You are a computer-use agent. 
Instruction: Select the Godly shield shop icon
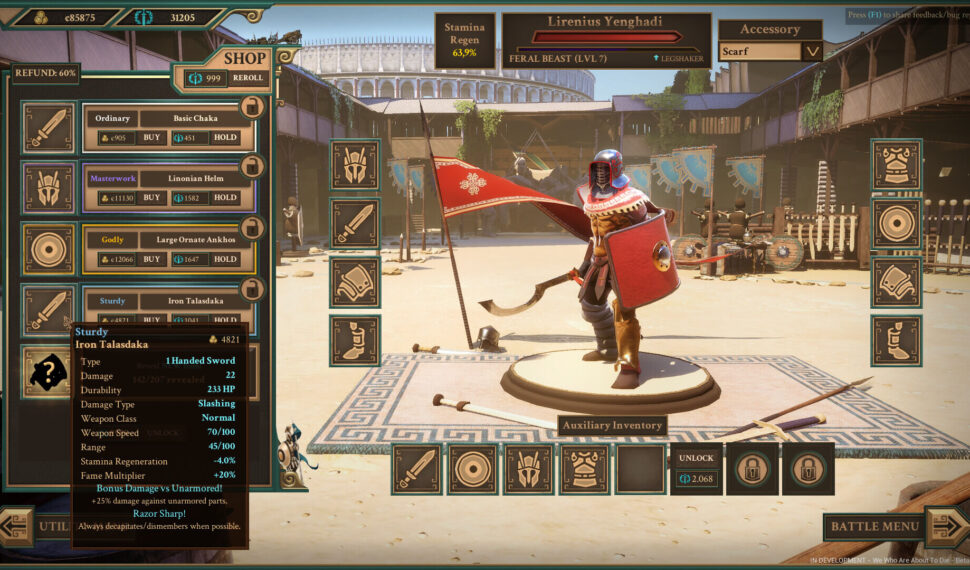pyautogui.click(x=48, y=248)
